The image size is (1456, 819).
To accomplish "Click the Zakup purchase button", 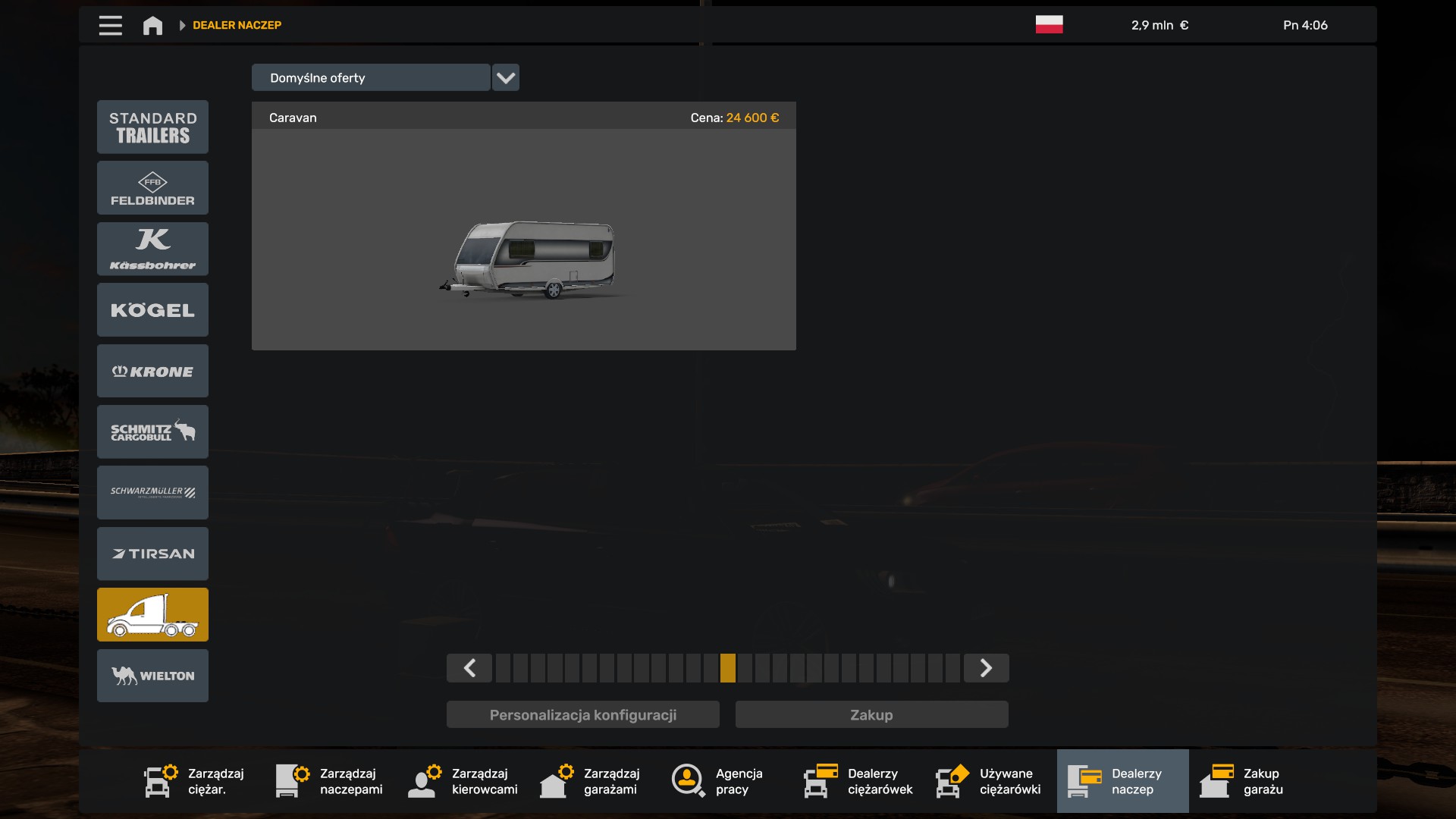I will coord(871,714).
